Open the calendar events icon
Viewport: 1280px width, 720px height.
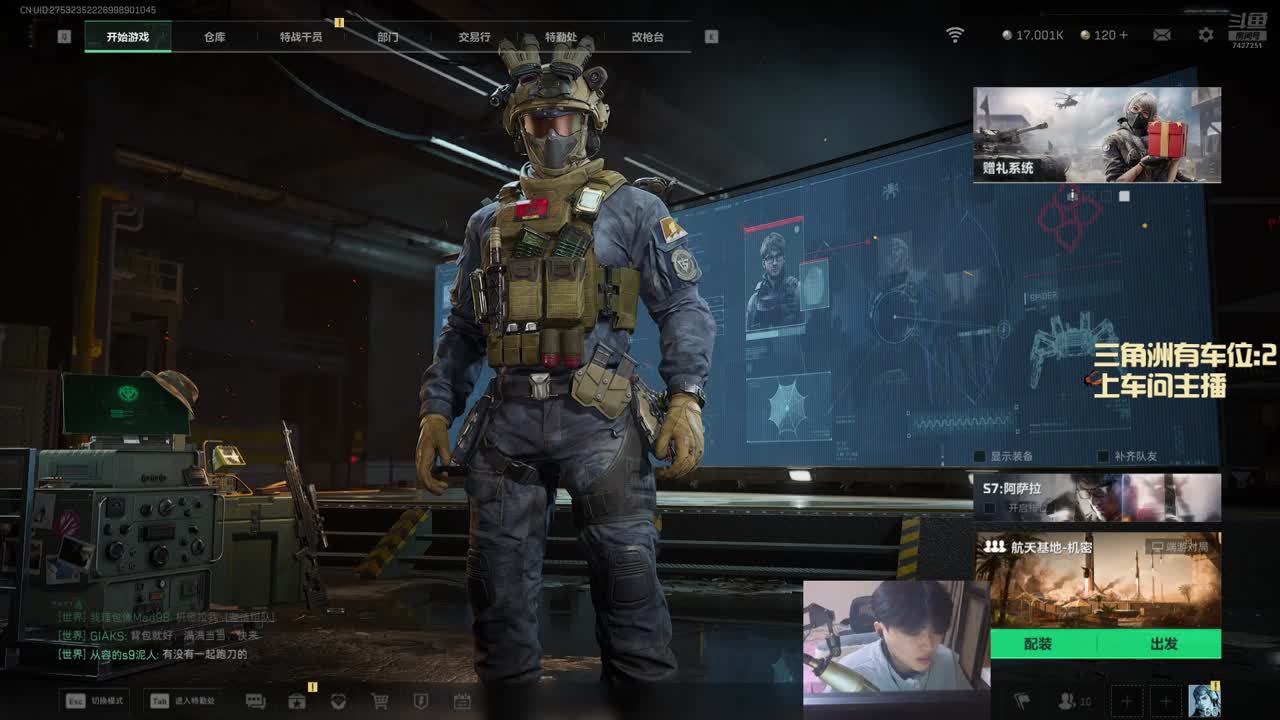point(462,701)
